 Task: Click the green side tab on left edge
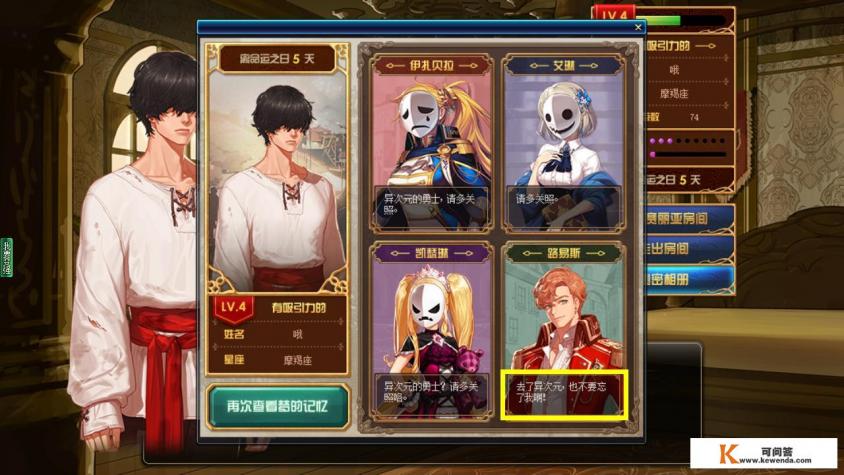(x=6, y=257)
